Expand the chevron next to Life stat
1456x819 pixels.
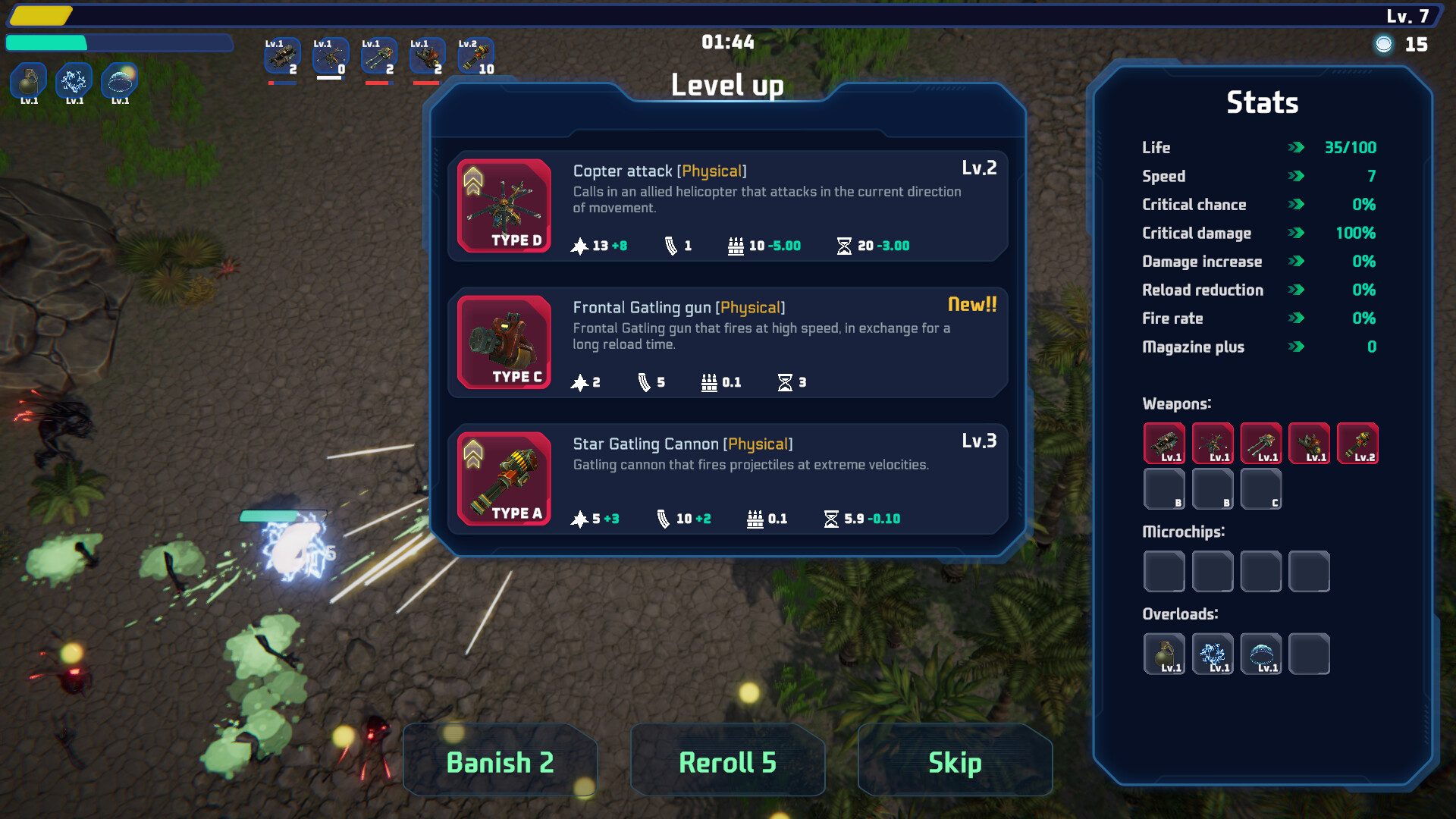coord(1296,148)
